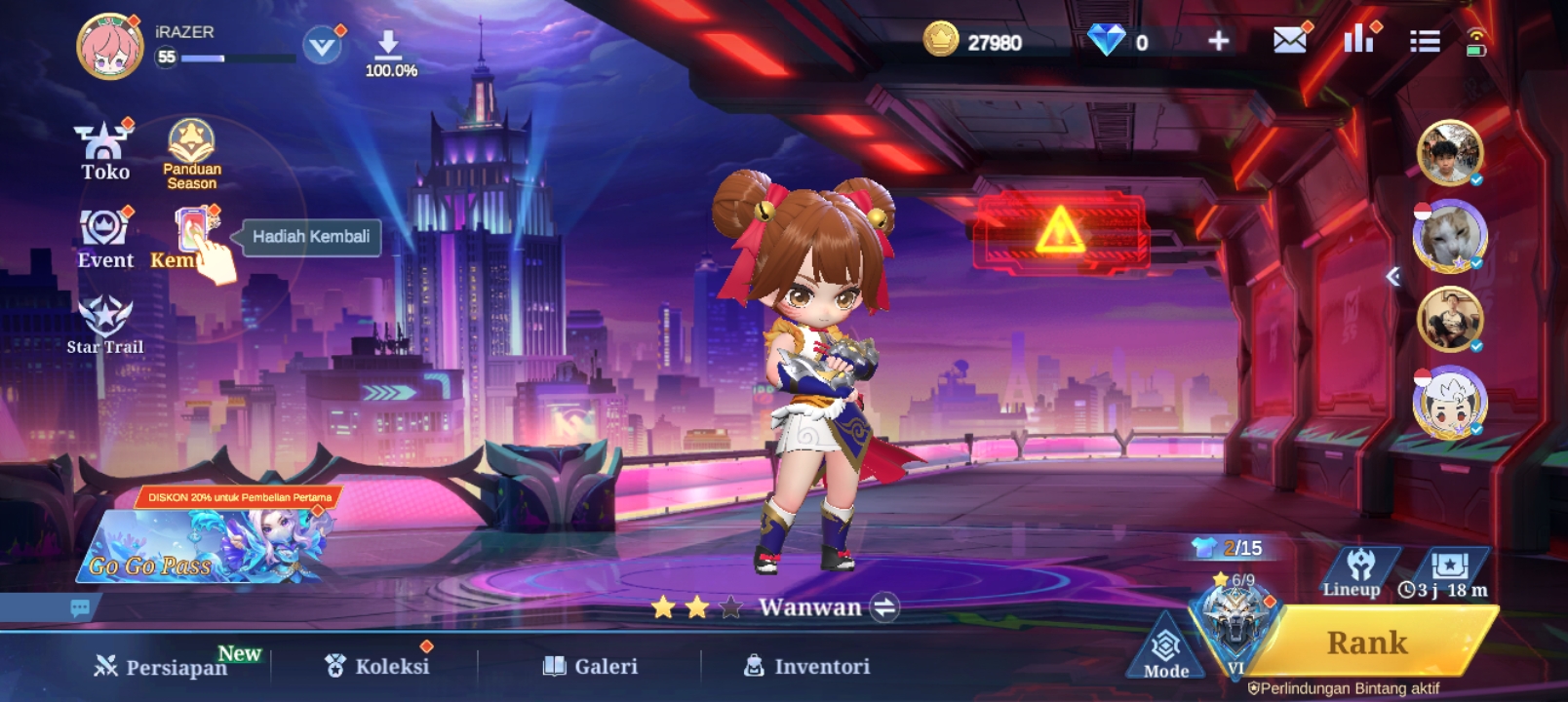Open the Persiapan menu
Viewport: 1568px width, 702px height.
click(x=161, y=666)
